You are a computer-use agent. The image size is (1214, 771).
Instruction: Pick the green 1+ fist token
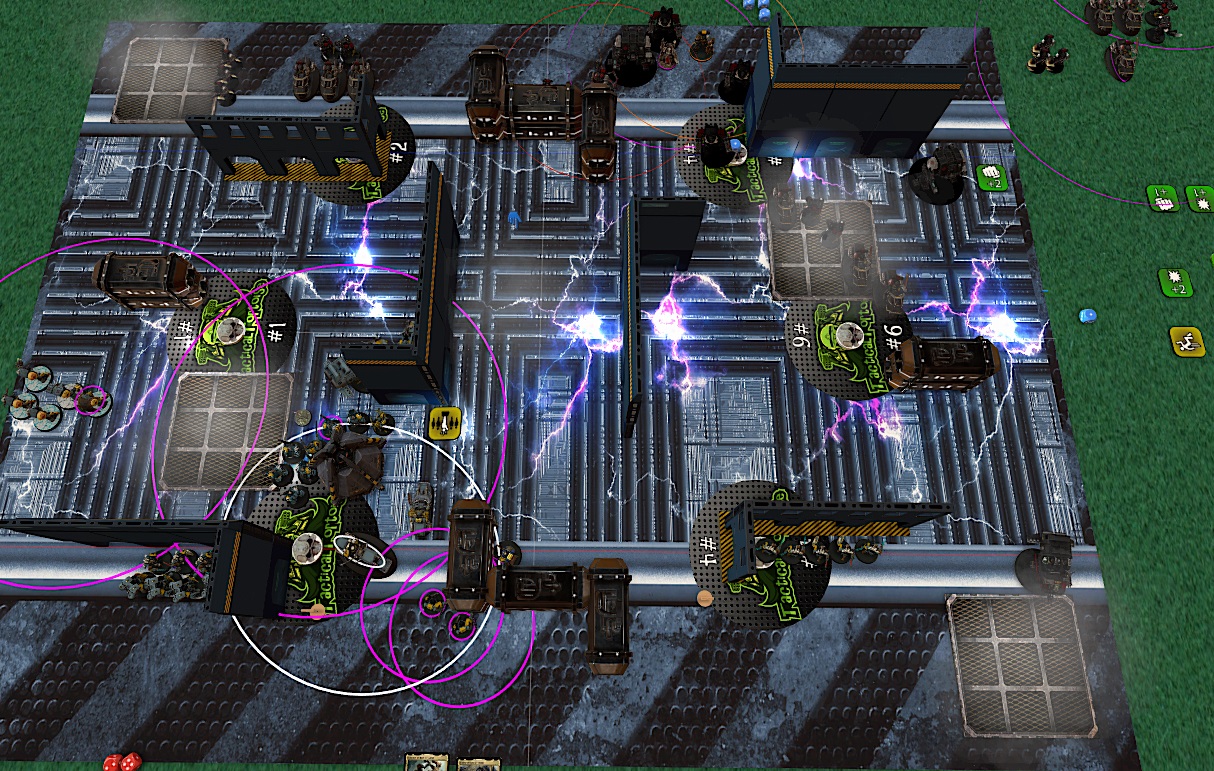[1163, 198]
